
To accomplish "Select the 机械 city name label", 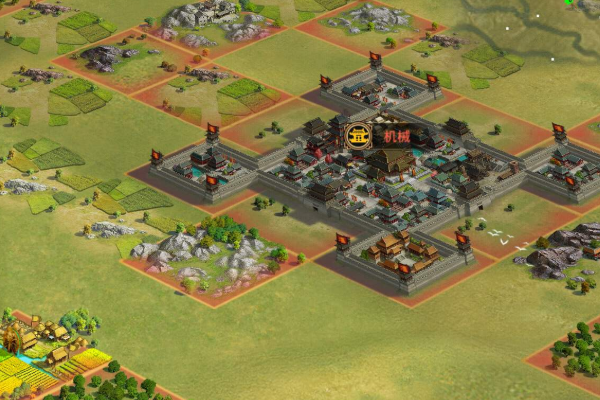I will (397, 136).
